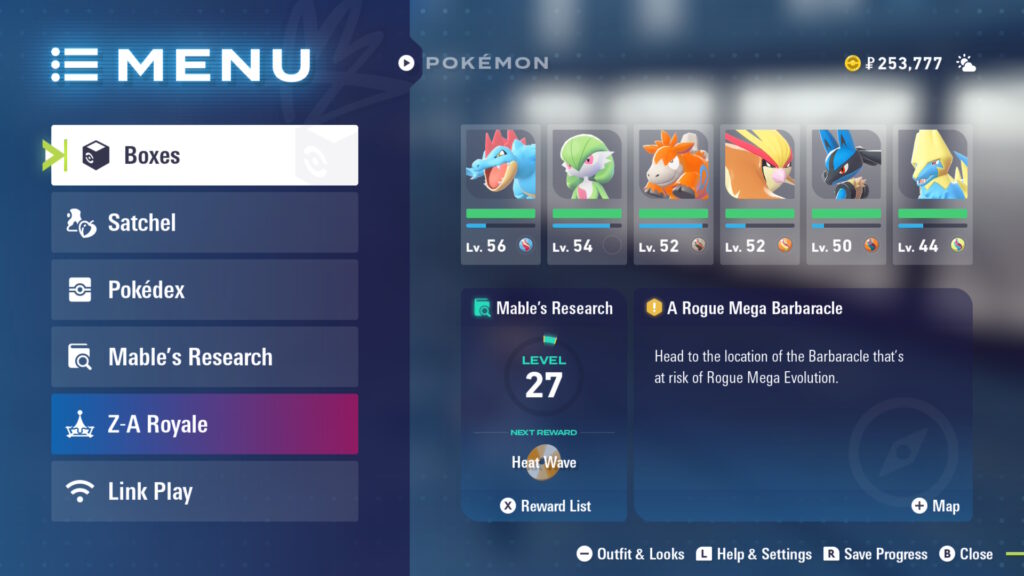This screenshot has height=576, width=1024.
Task: Select the Link Play option
Action: [204, 491]
